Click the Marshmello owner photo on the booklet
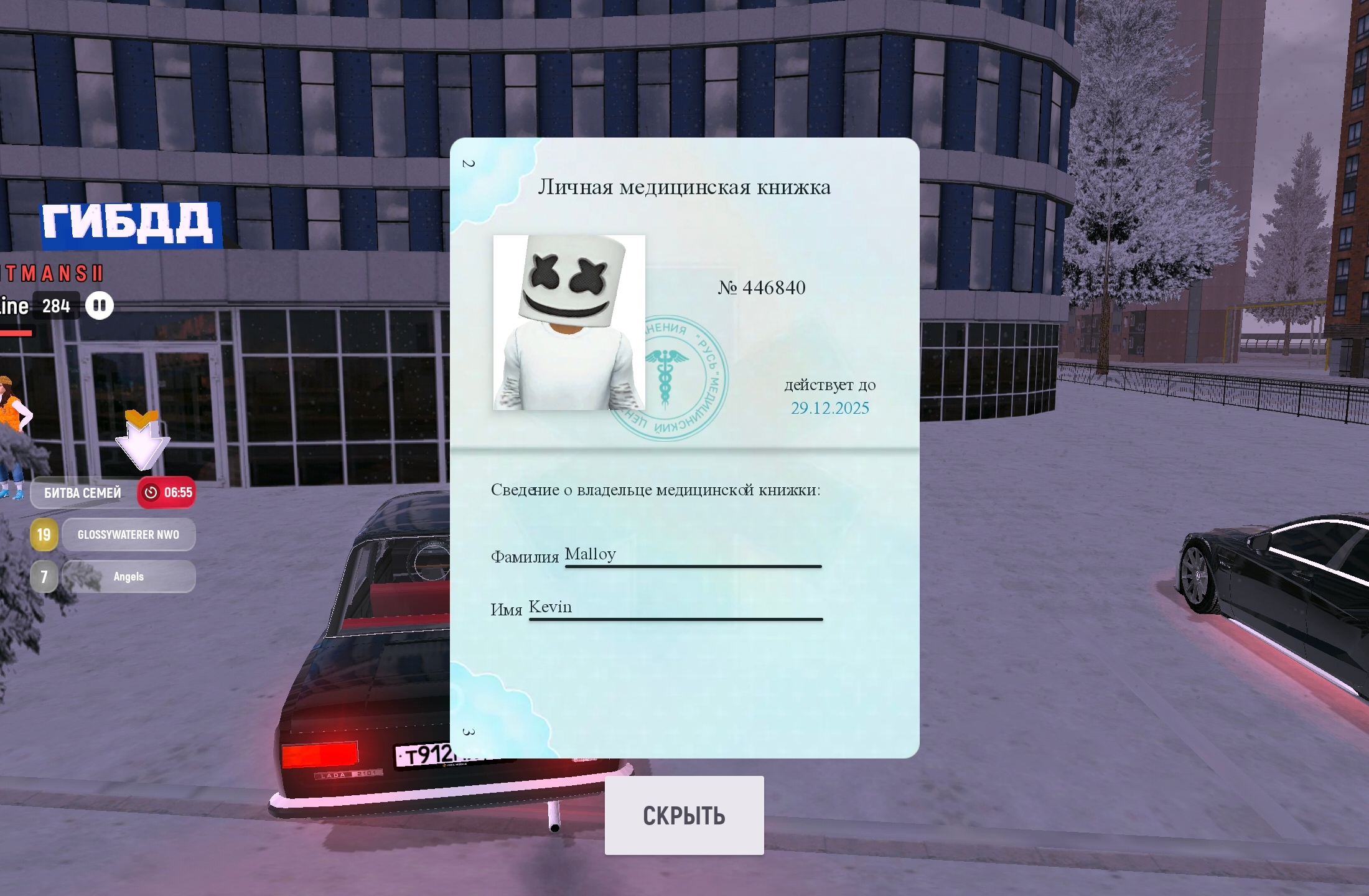 tap(569, 324)
